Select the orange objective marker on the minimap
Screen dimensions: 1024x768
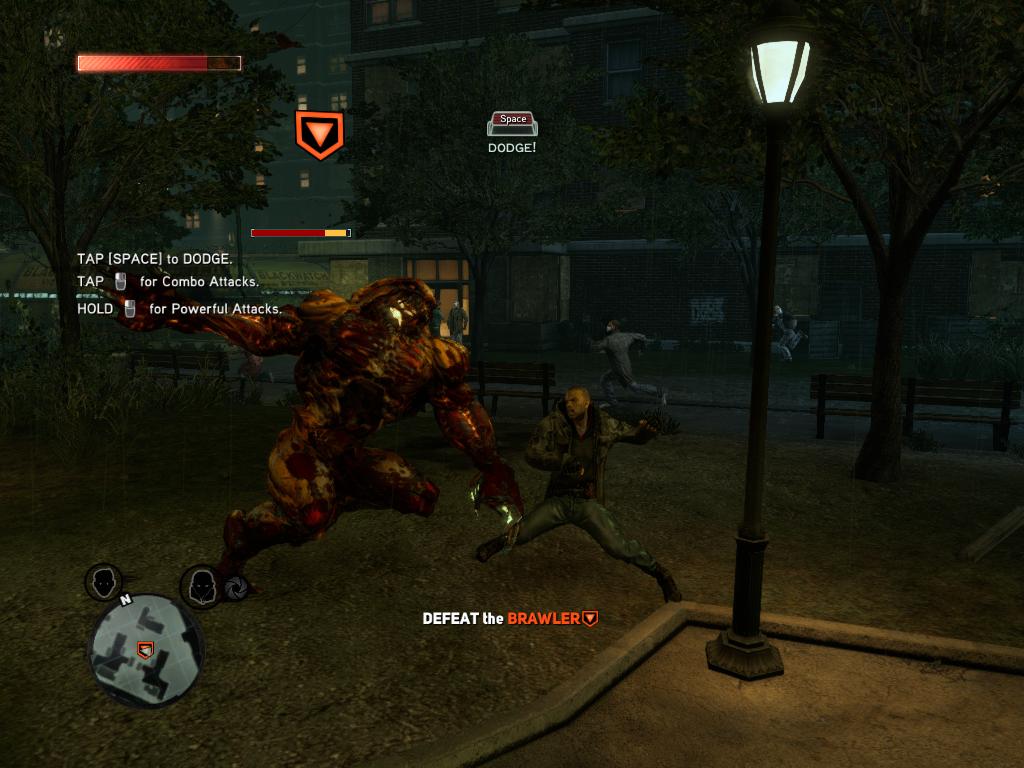point(146,650)
